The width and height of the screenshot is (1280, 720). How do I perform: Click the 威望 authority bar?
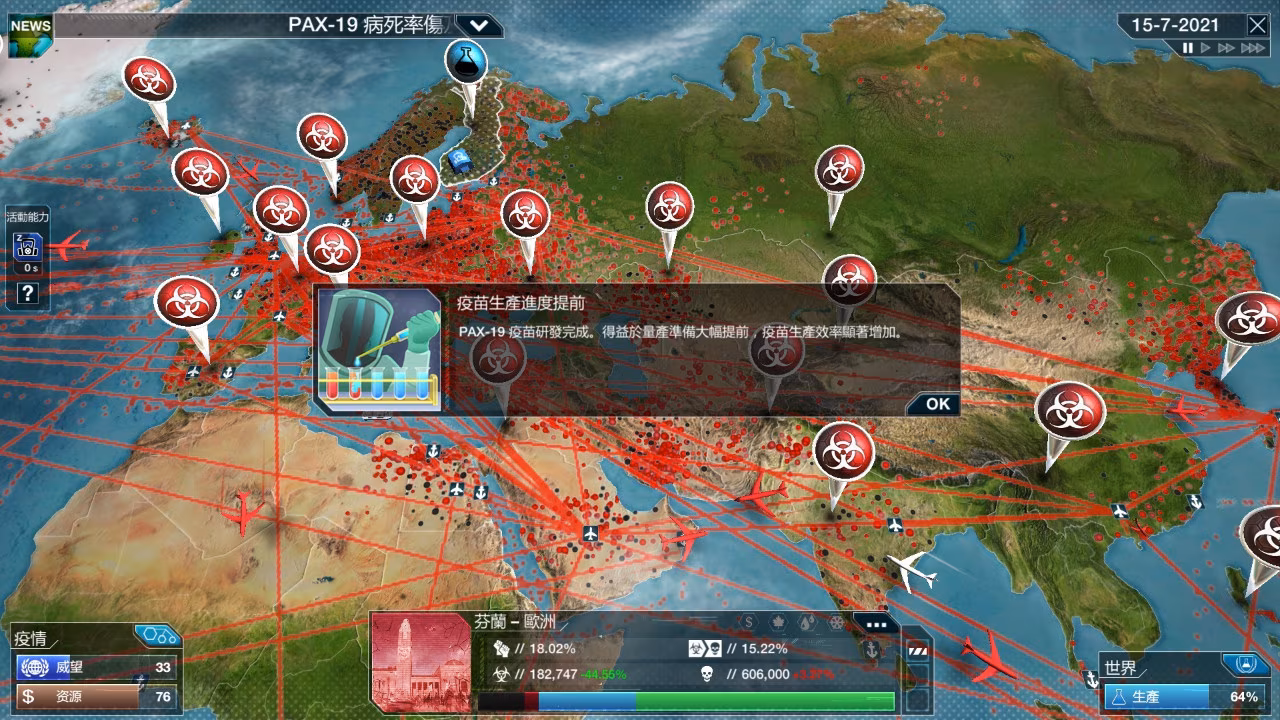point(95,667)
